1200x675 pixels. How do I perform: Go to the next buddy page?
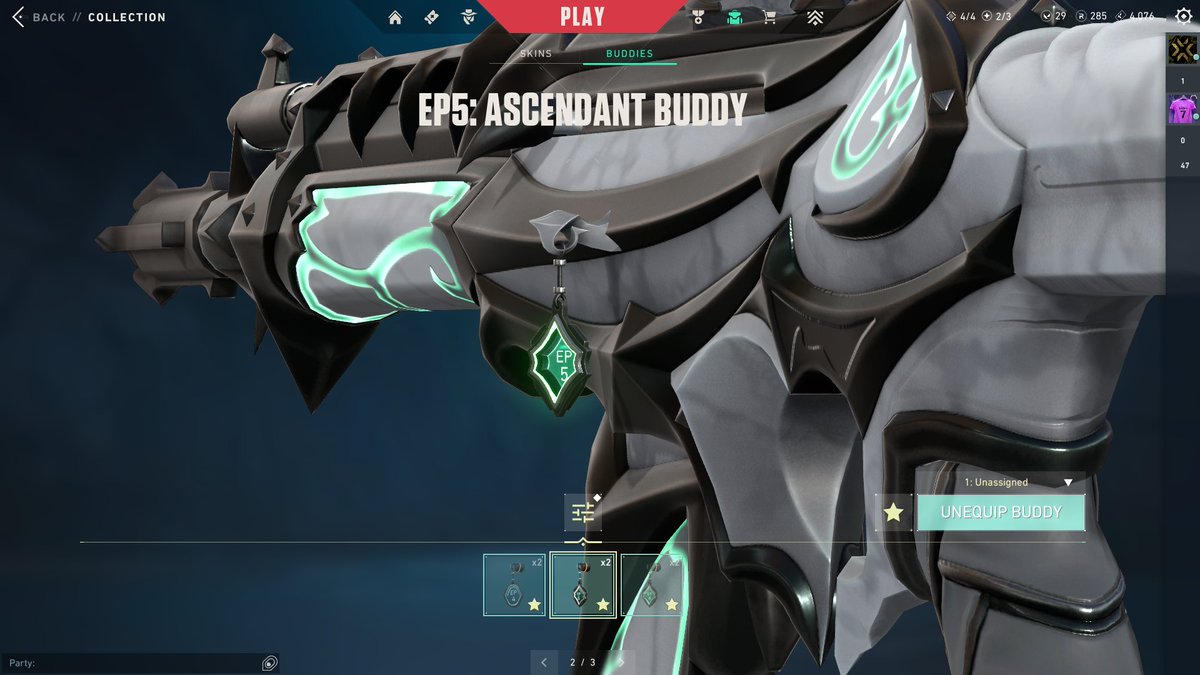(621, 662)
